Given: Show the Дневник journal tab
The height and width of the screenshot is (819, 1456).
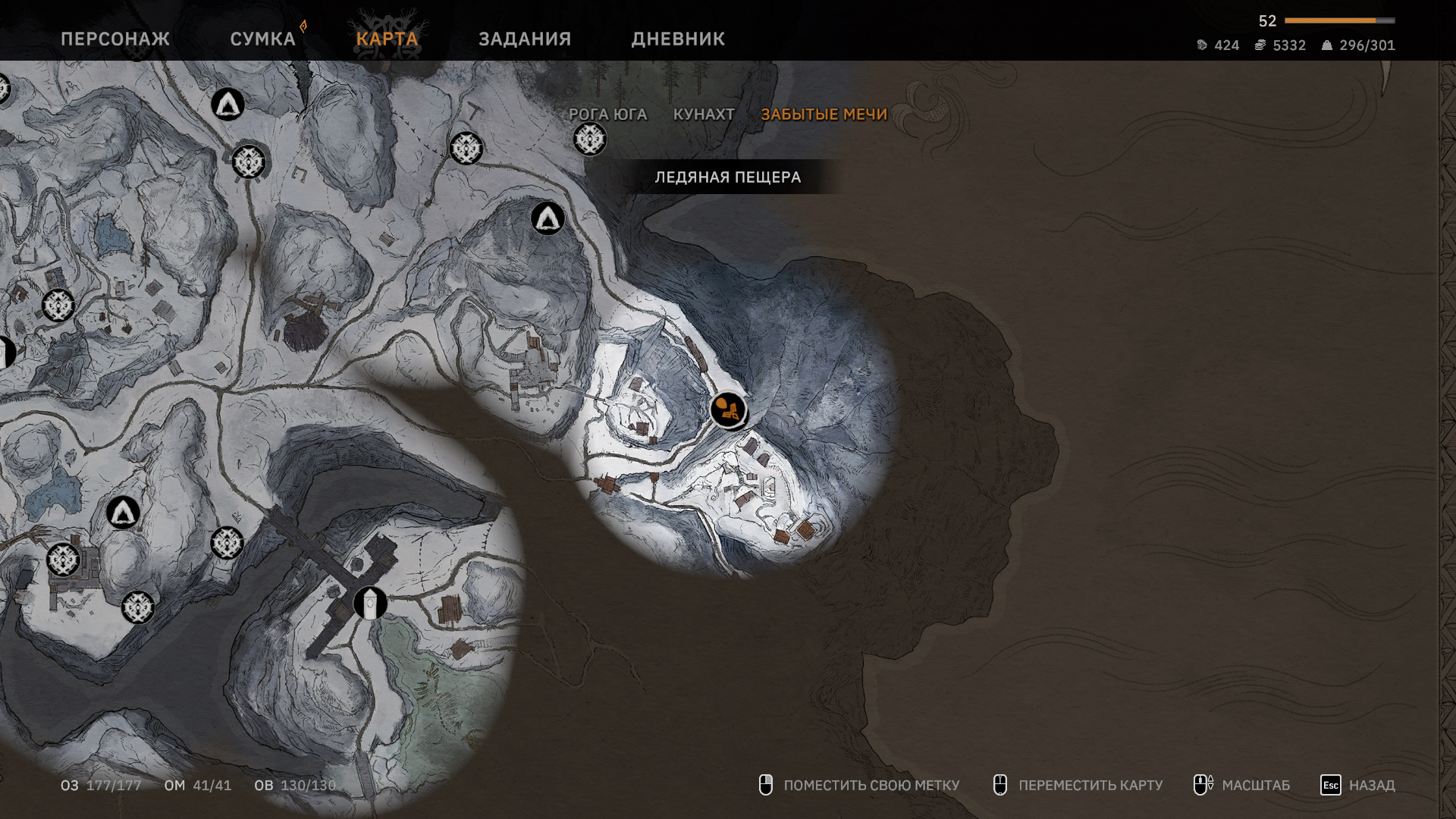Looking at the screenshot, I should pos(678,39).
